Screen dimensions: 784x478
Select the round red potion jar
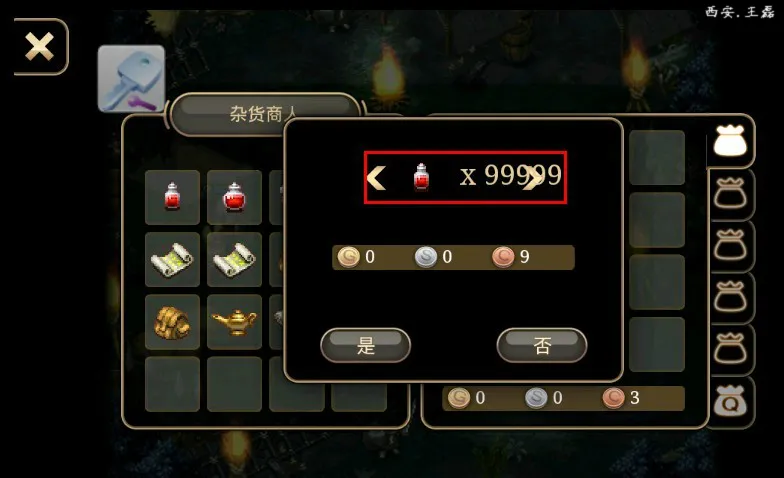click(x=234, y=197)
